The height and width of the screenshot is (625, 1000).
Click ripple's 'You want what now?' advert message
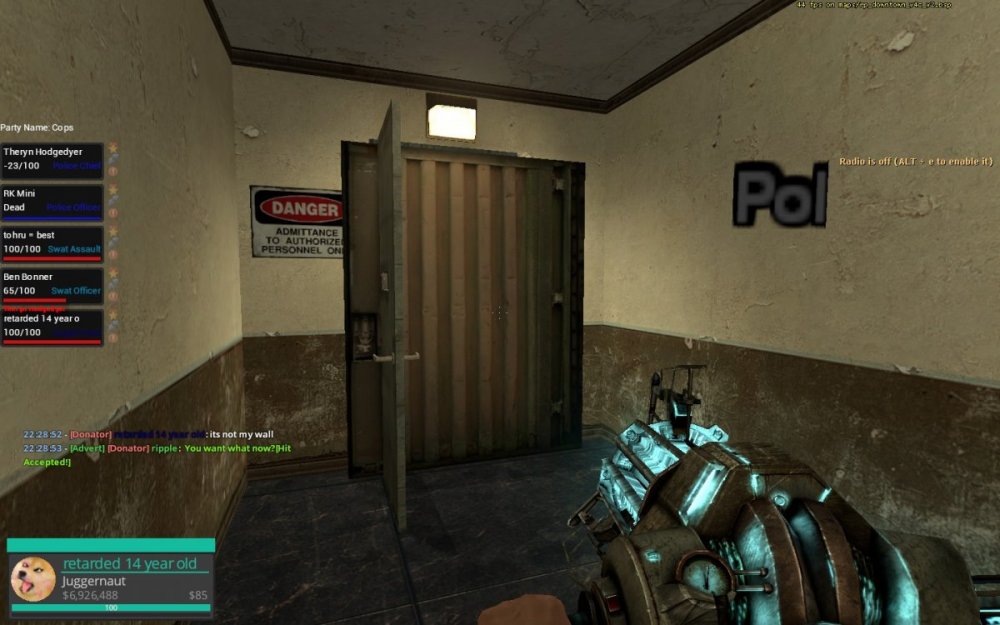point(226,449)
